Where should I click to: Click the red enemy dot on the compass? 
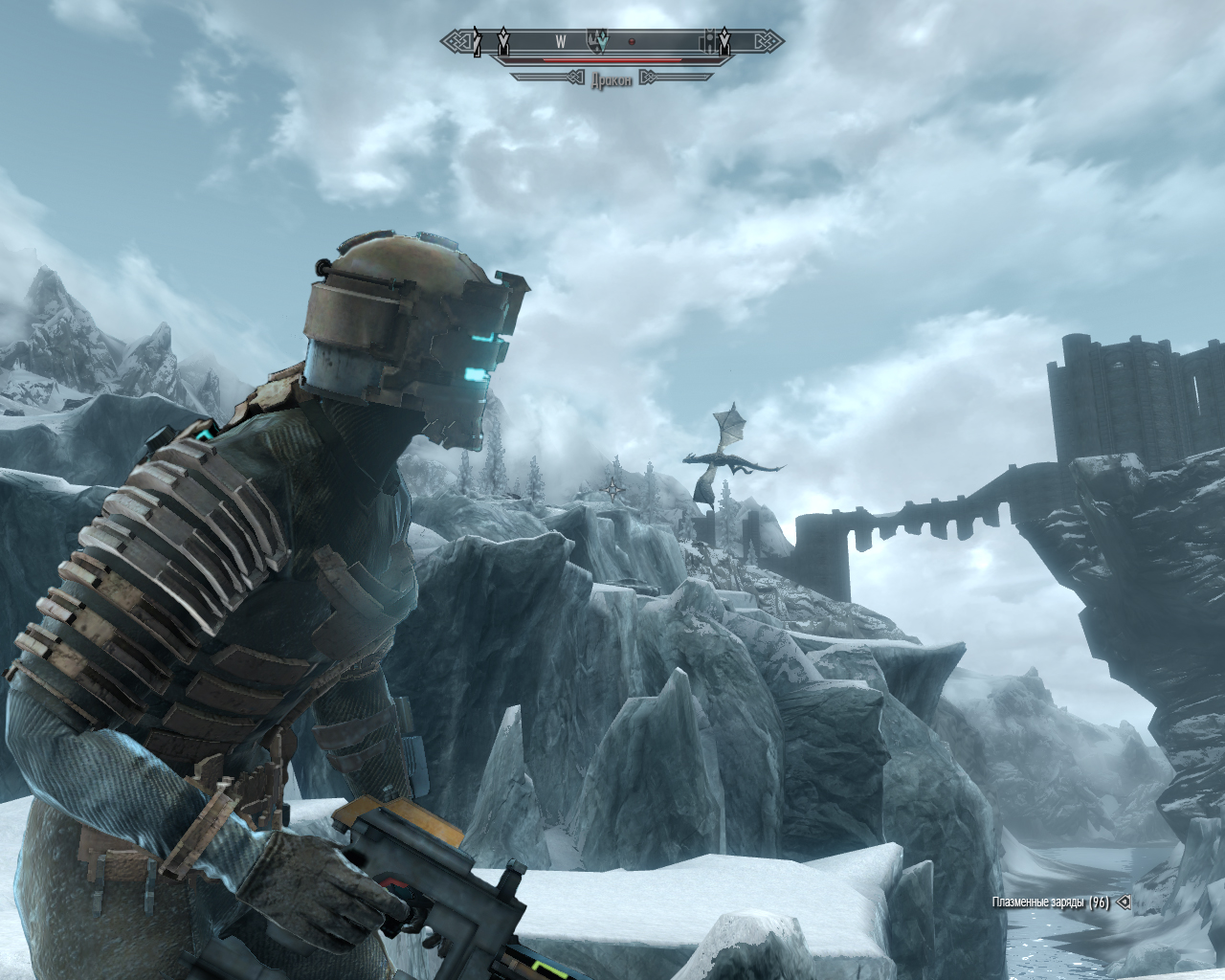[x=632, y=41]
